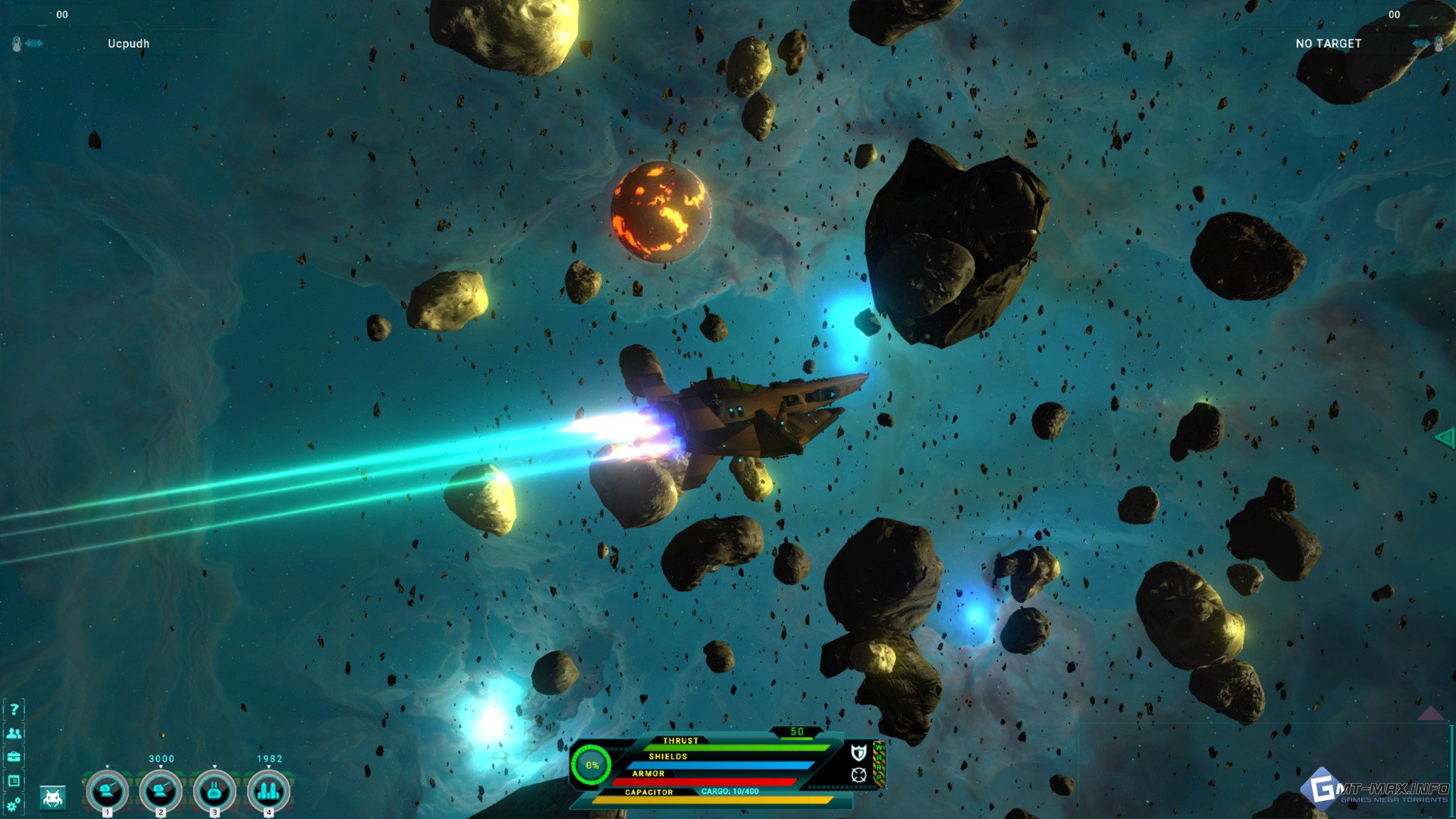
Task: Open the mission log window icon
Action: (14, 780)
